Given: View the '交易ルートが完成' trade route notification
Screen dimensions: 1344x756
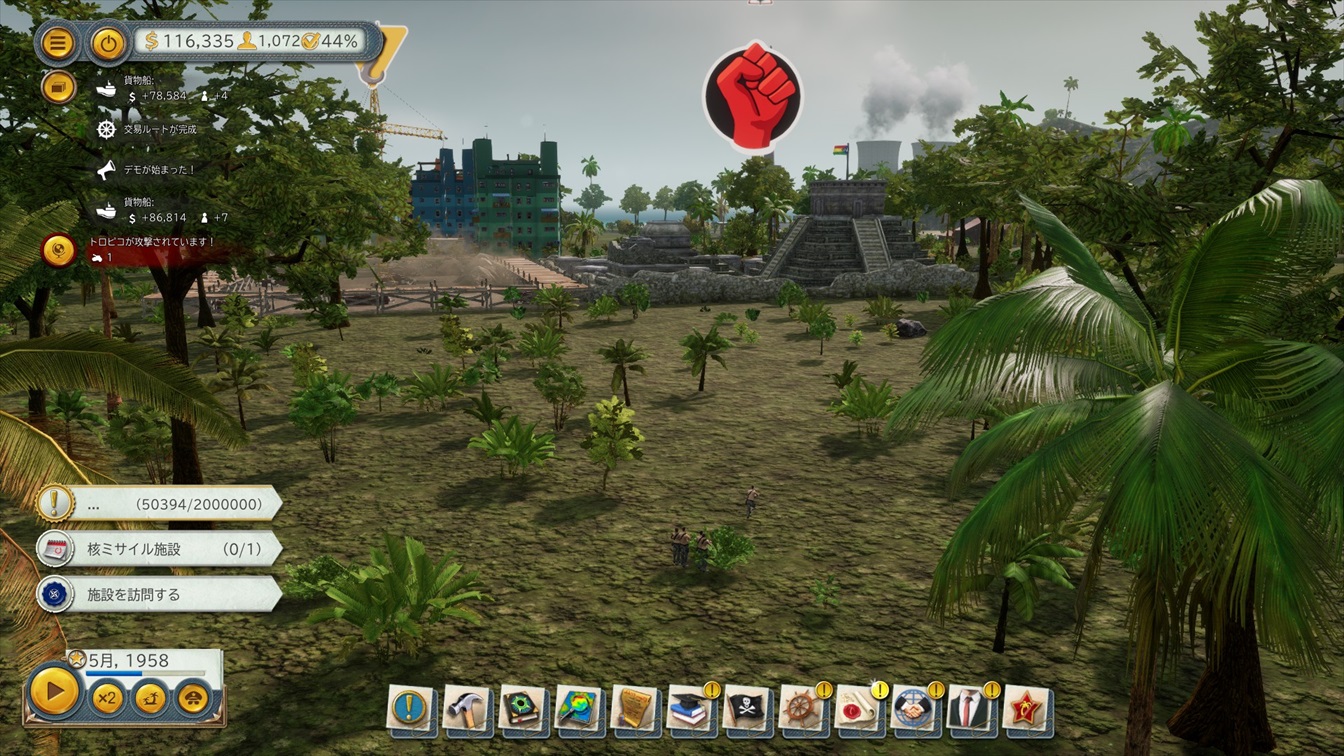Looking at the screenshot, I should coord(159,129).
